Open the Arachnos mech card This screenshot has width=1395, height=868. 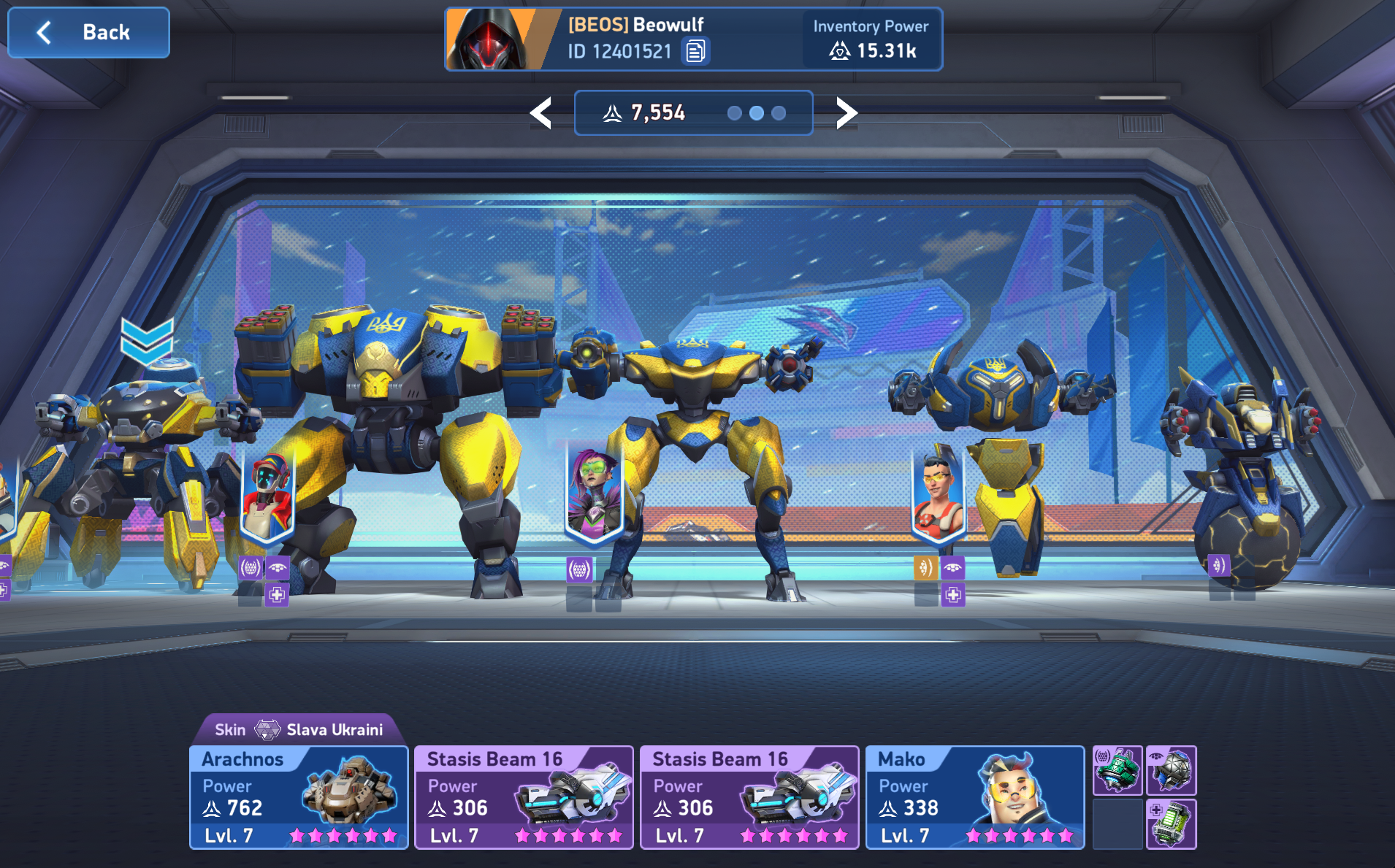[x=299, y=797]
